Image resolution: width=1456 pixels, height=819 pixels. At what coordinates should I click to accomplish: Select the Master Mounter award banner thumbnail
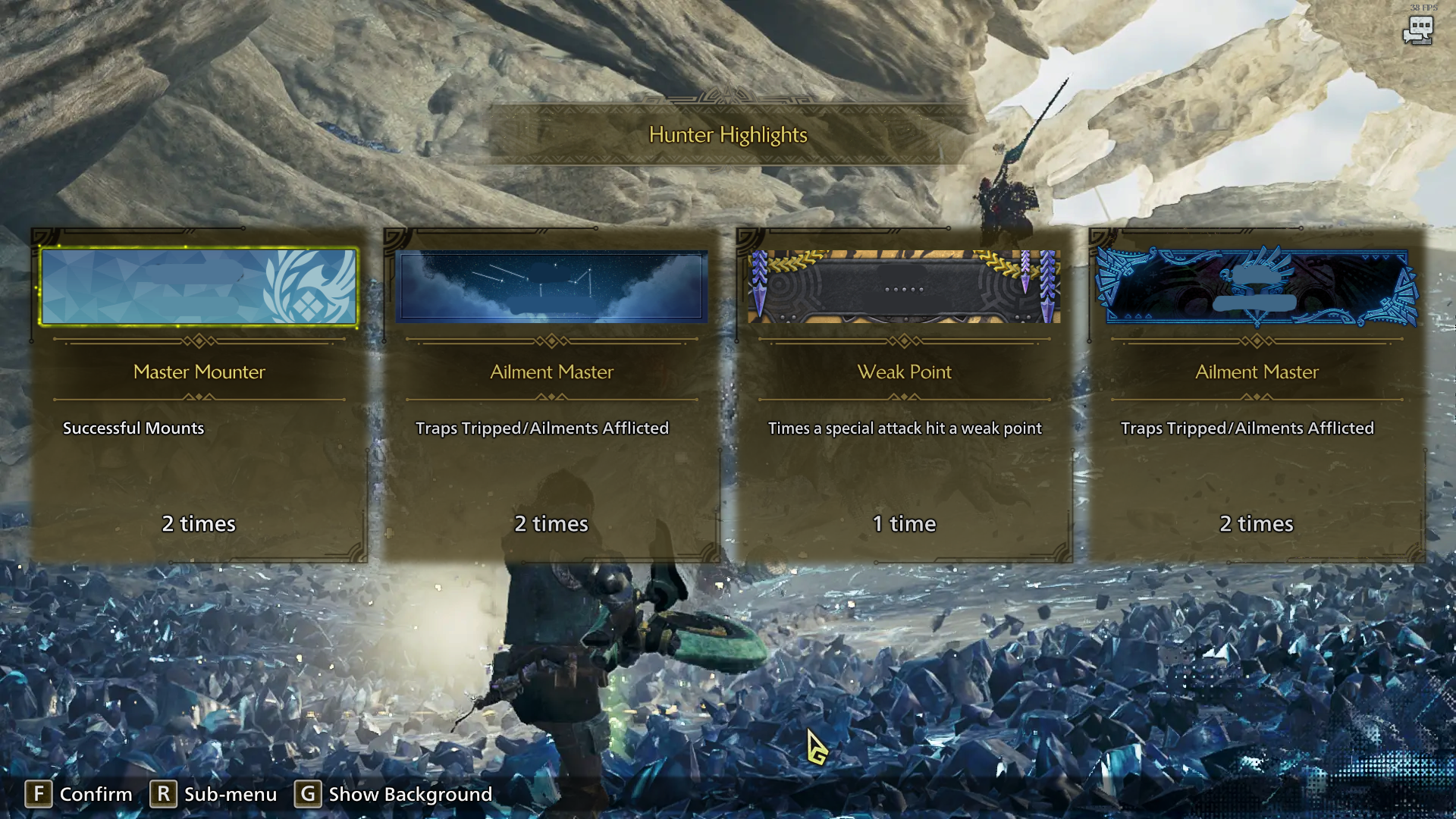[x=198, y=287]
